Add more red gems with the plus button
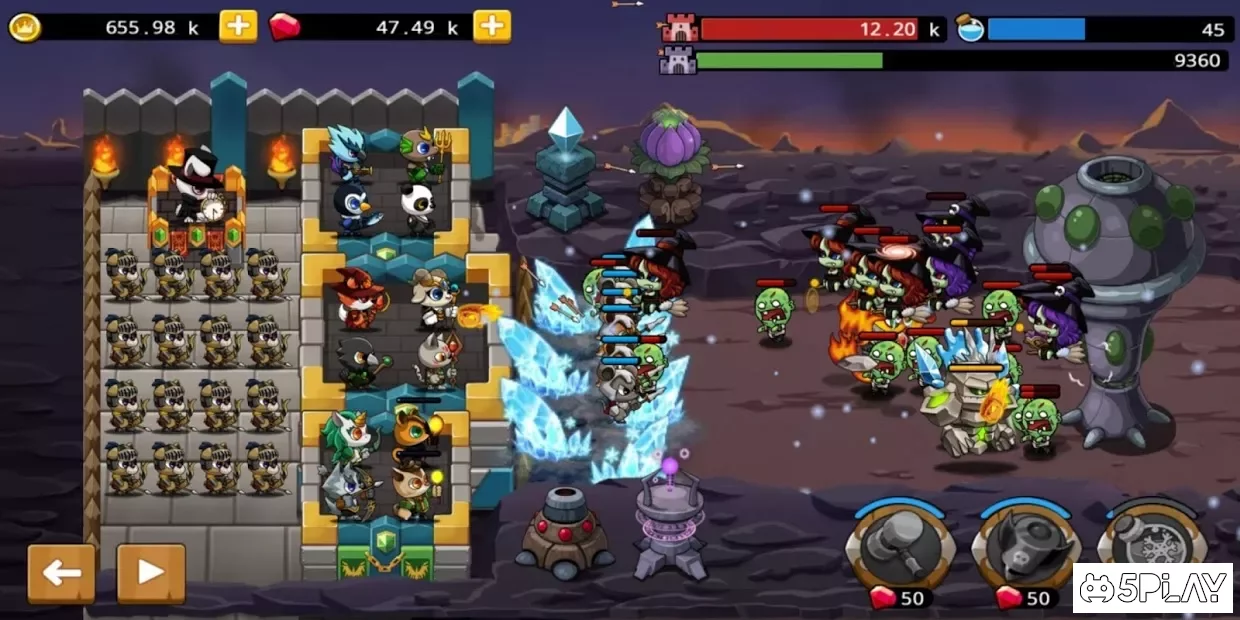This screenshot has height=620, width=1240. [492, 27]
